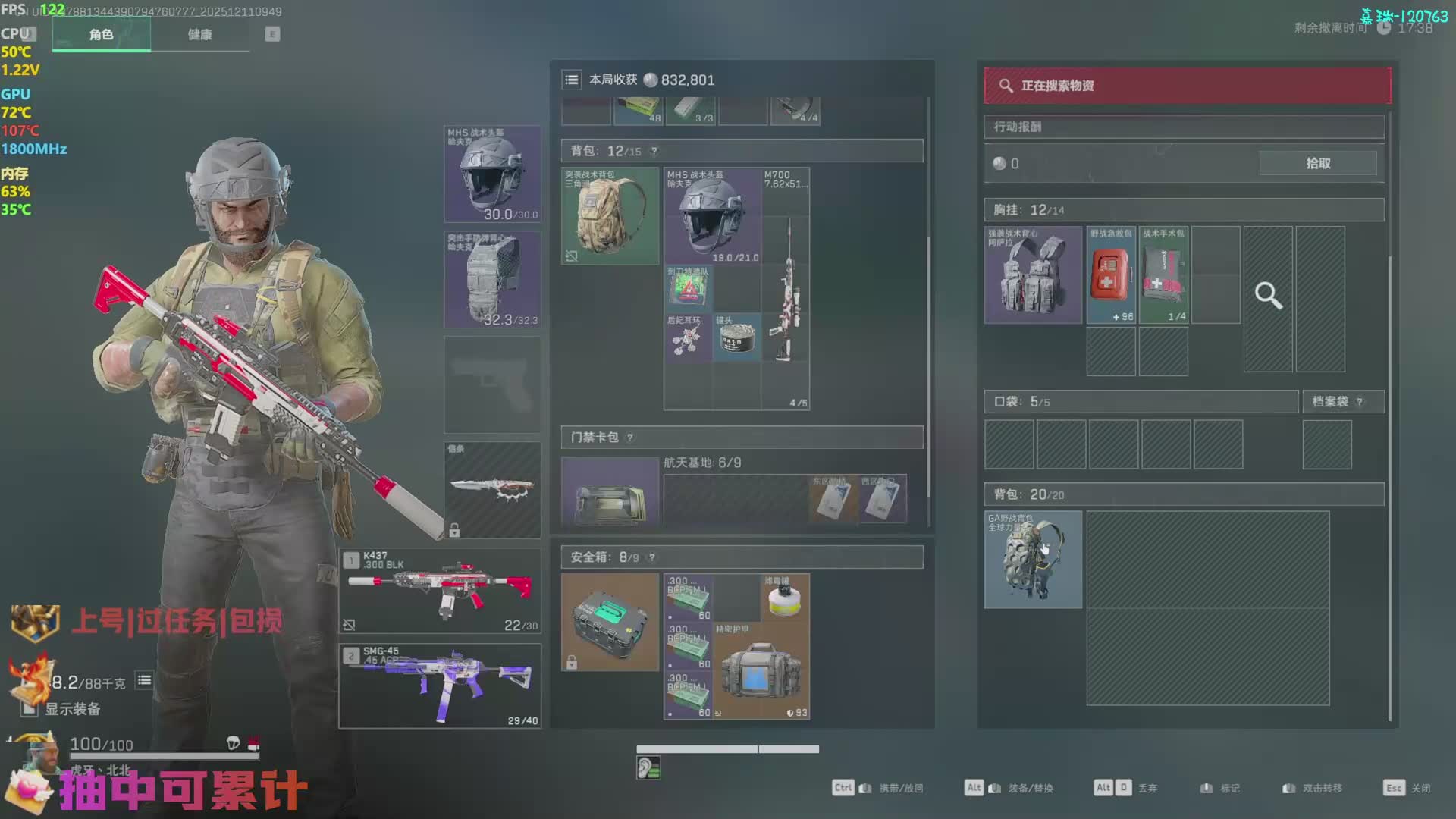Select the 角色 tab
This screenshot has width=1456, height=819.
pos(101,35)
